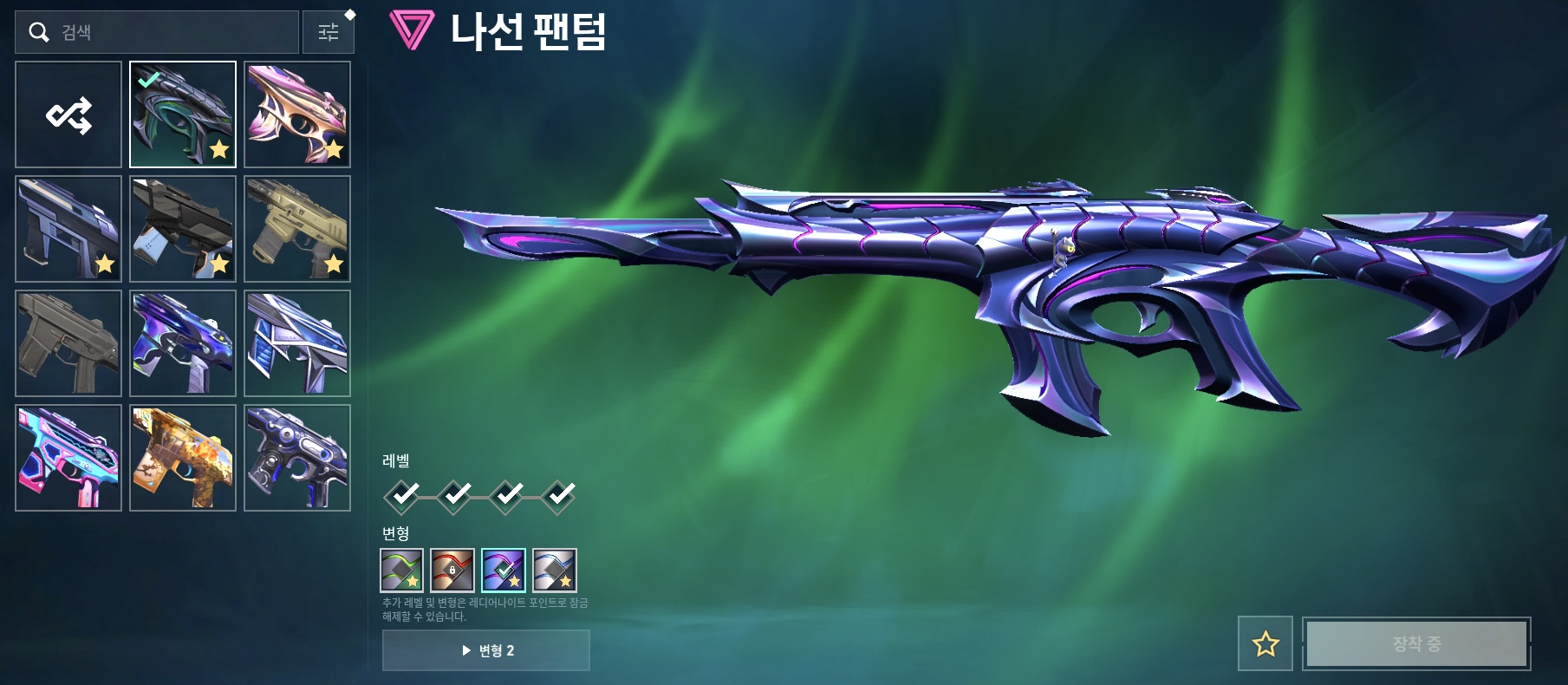Select the tan khaki Phantom skin
Viewport: 1568px width, 685px height.
[x=297, y=229]
